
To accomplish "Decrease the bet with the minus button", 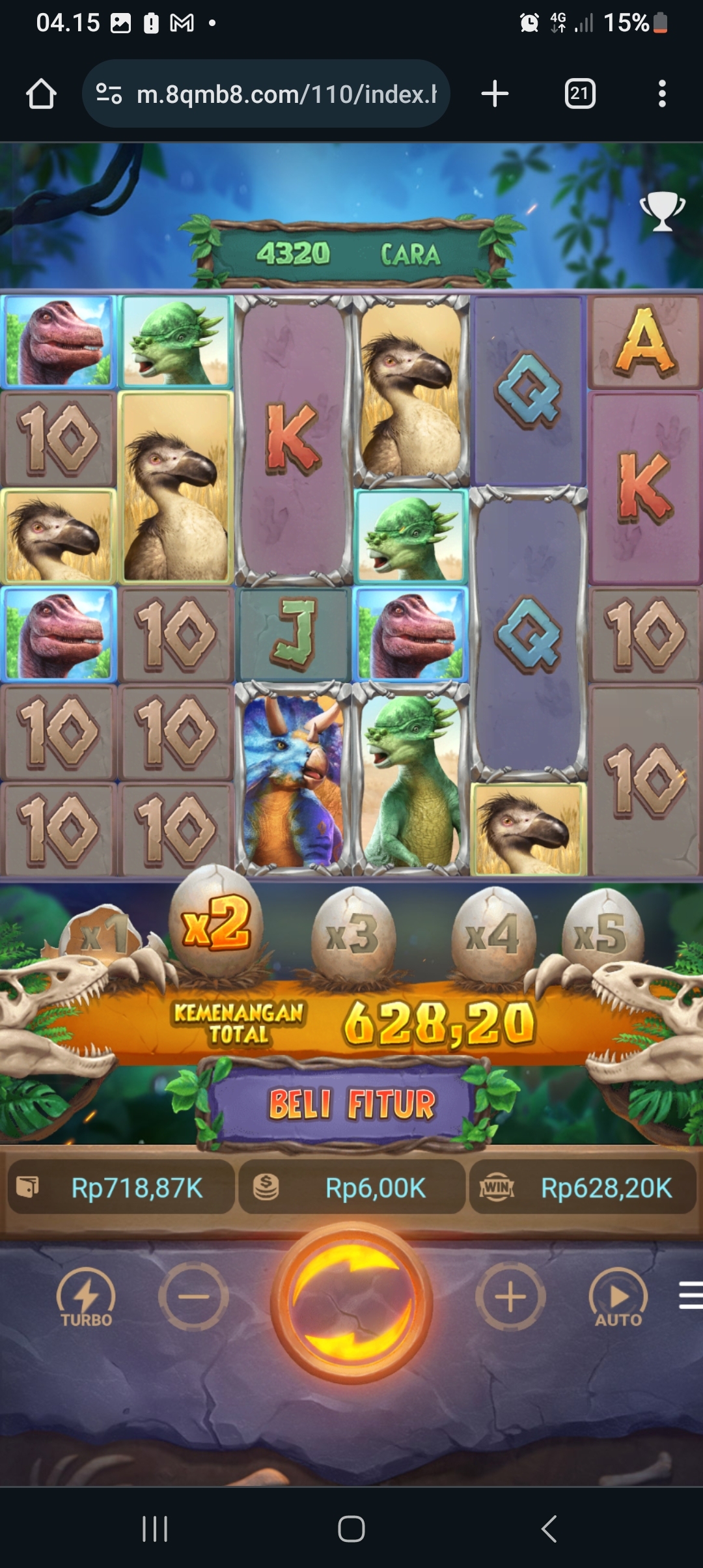I will click(193, 1297).
